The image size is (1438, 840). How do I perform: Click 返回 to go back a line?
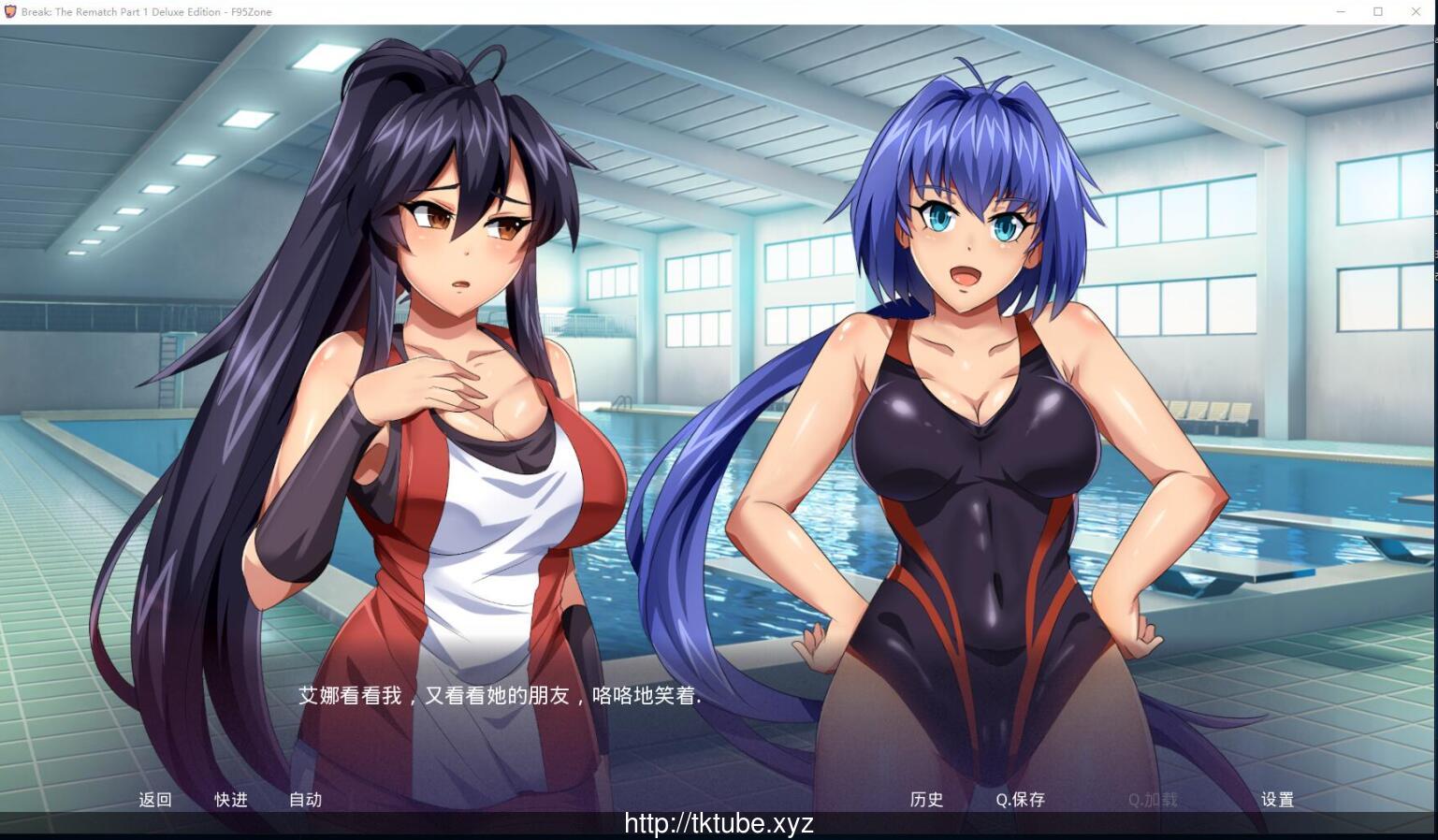[154, 800]
